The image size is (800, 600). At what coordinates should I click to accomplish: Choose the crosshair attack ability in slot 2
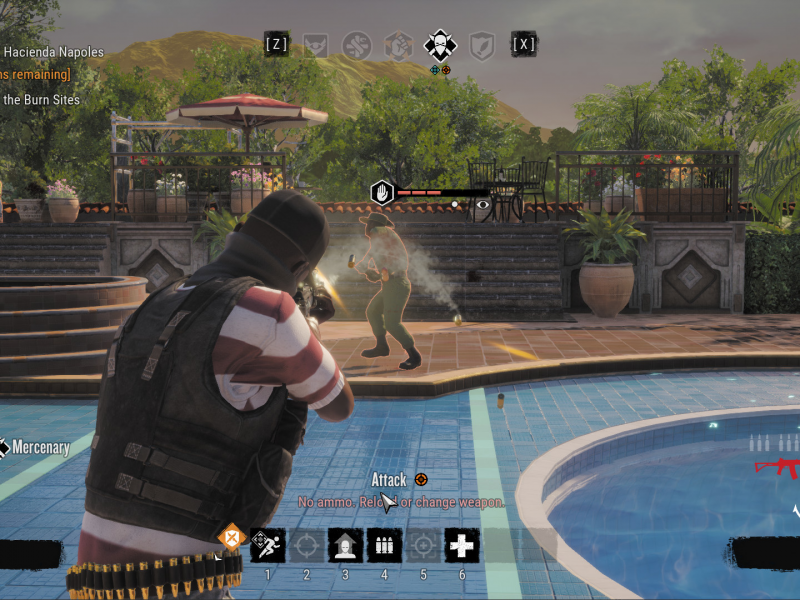tap(306, 545)
